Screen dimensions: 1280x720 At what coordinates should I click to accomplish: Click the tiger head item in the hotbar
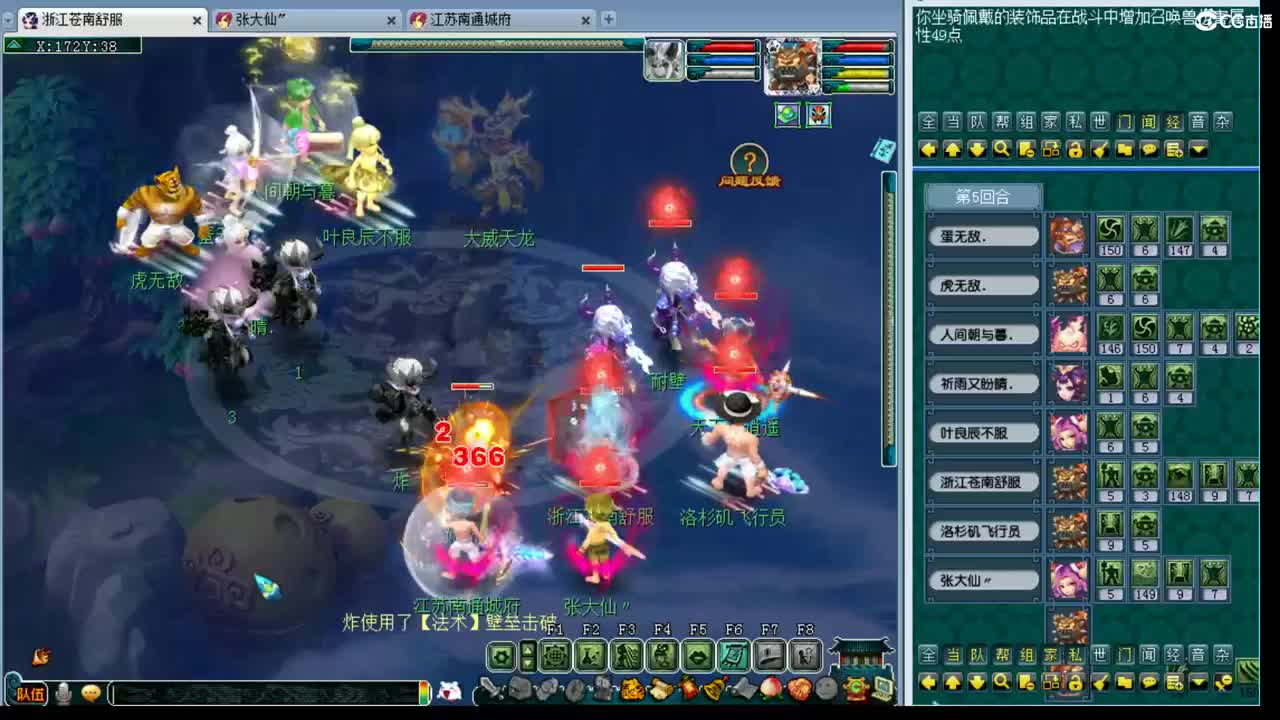click(x=631, y=688)
